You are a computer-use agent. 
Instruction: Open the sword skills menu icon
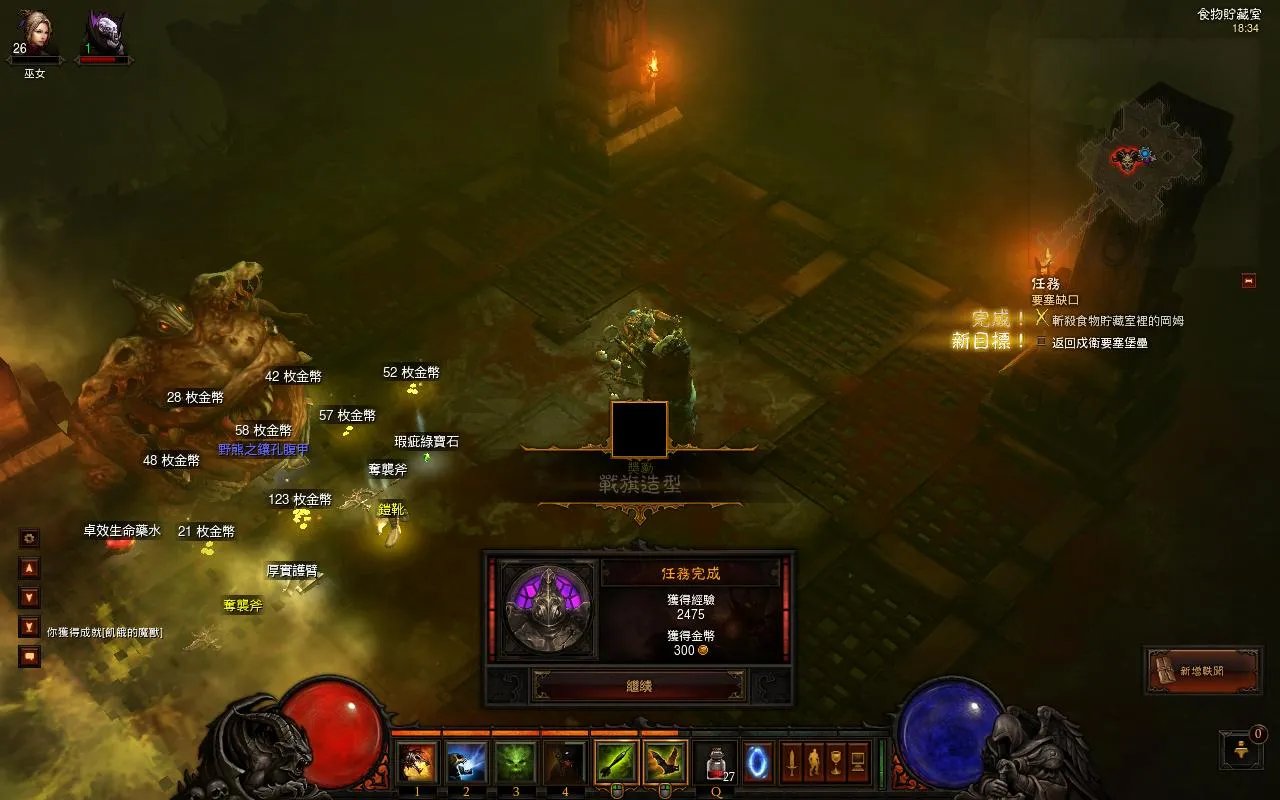(791, 763)
